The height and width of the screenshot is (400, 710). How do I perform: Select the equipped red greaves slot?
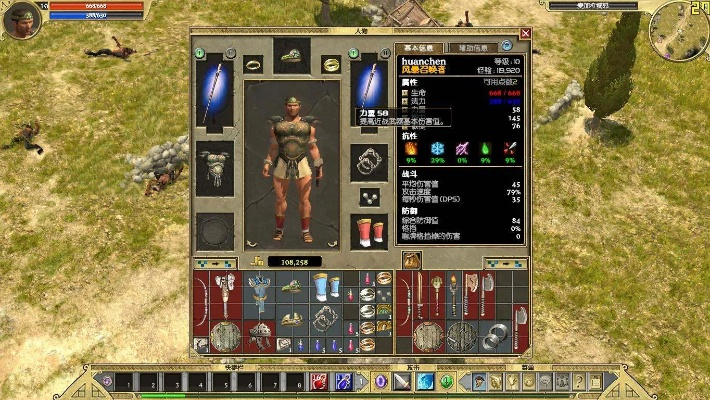pos(368,231)
